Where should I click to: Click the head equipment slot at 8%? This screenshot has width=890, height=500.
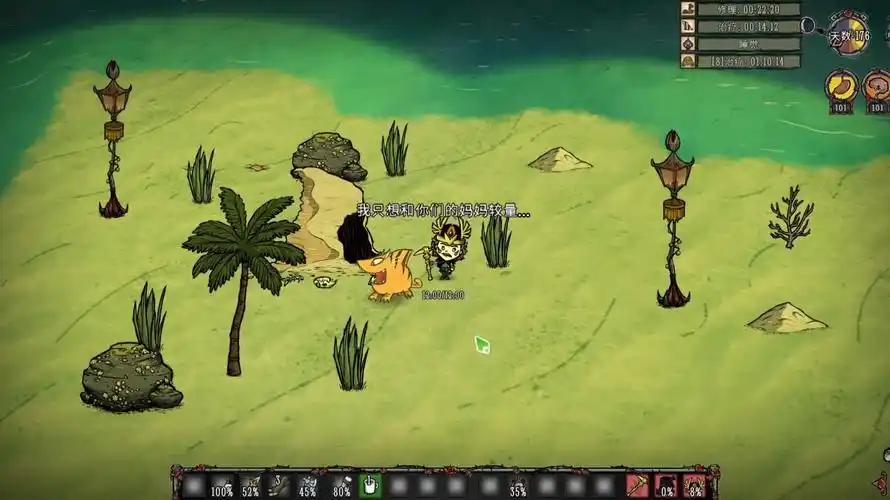694,486
